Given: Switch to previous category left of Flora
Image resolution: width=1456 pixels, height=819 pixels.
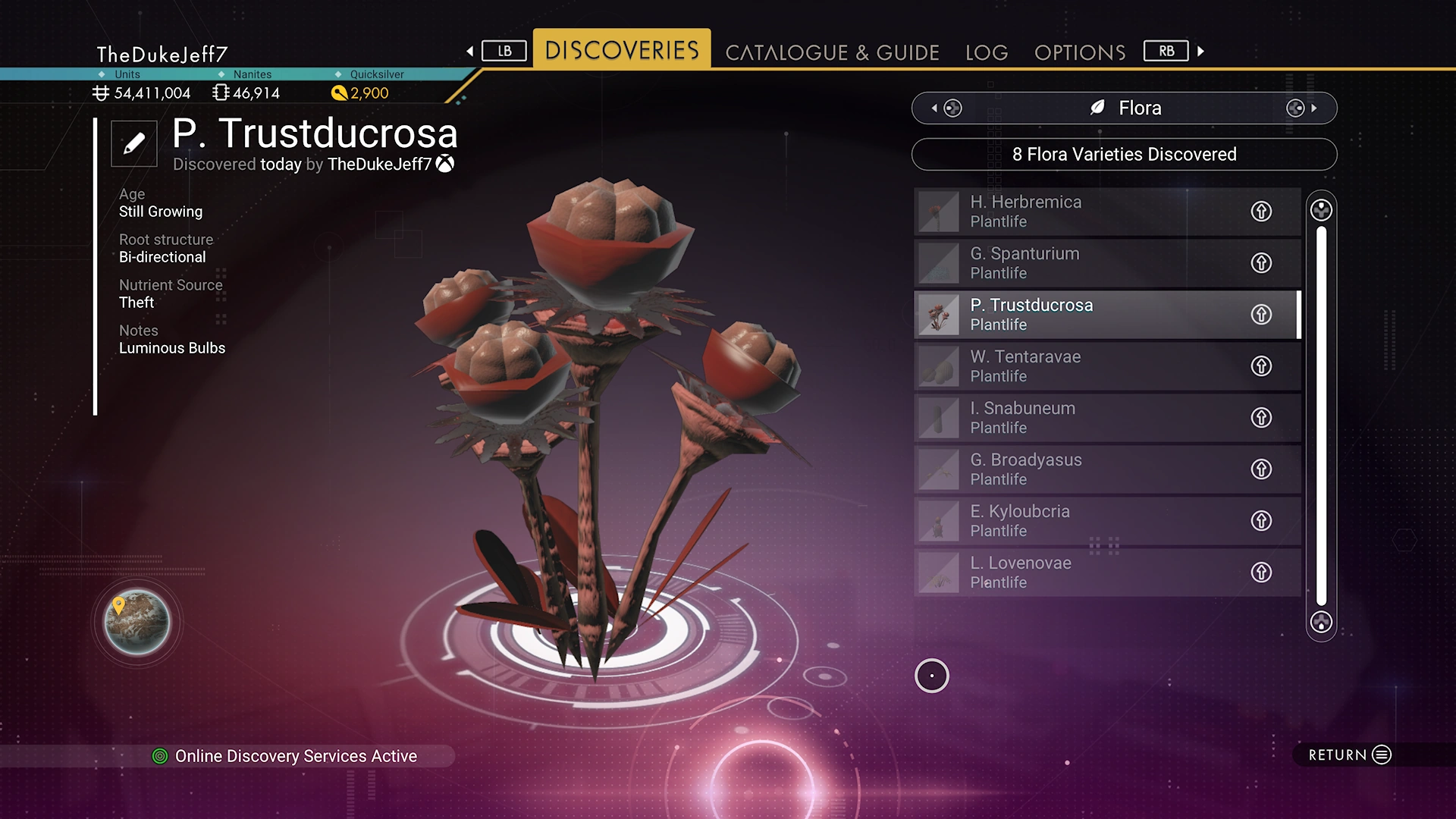Looking at the screenshot, I should click(x=946, y=108).
